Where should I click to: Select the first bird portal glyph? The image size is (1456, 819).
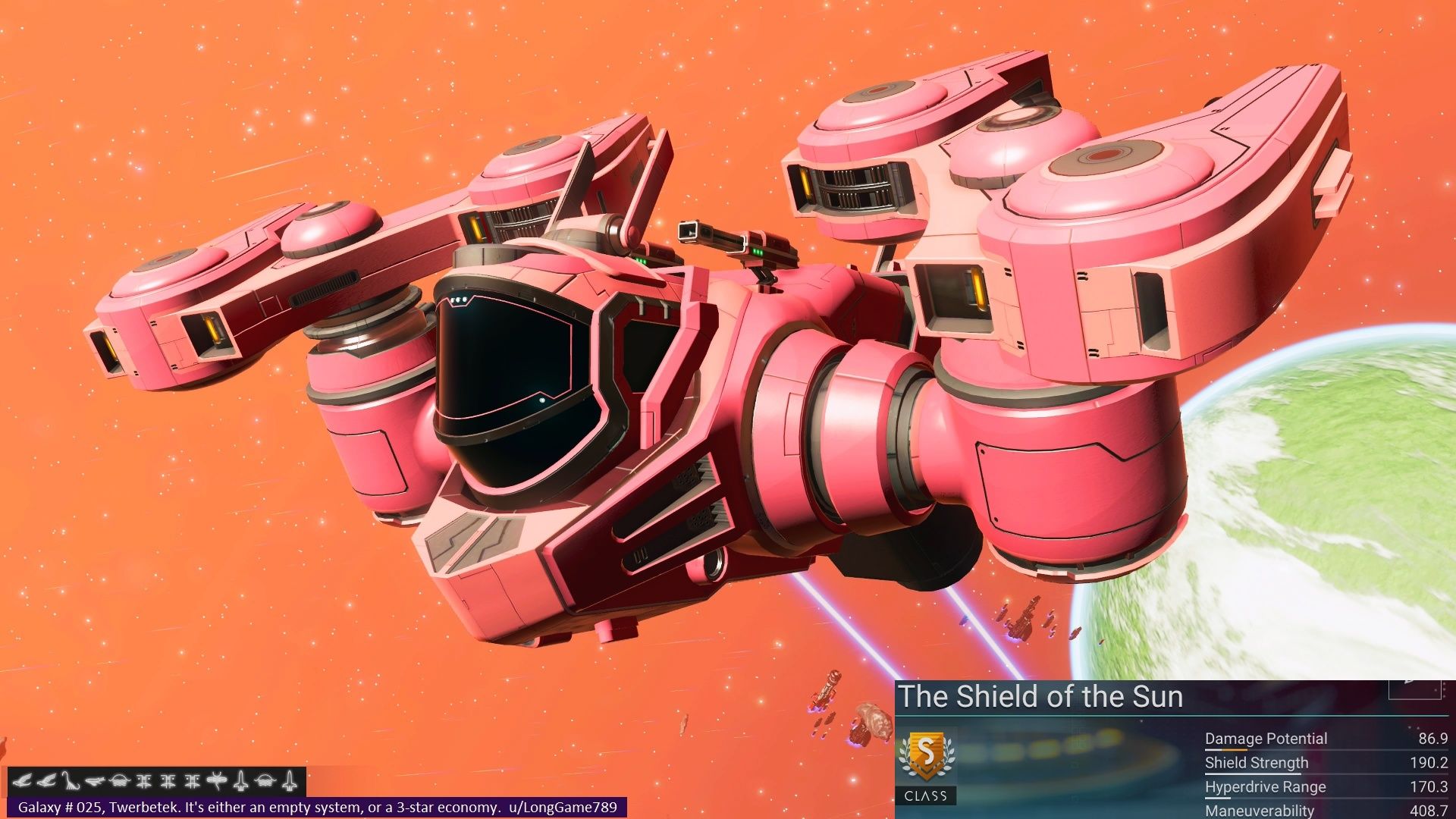pyautogui.click(x=24, y=780)
